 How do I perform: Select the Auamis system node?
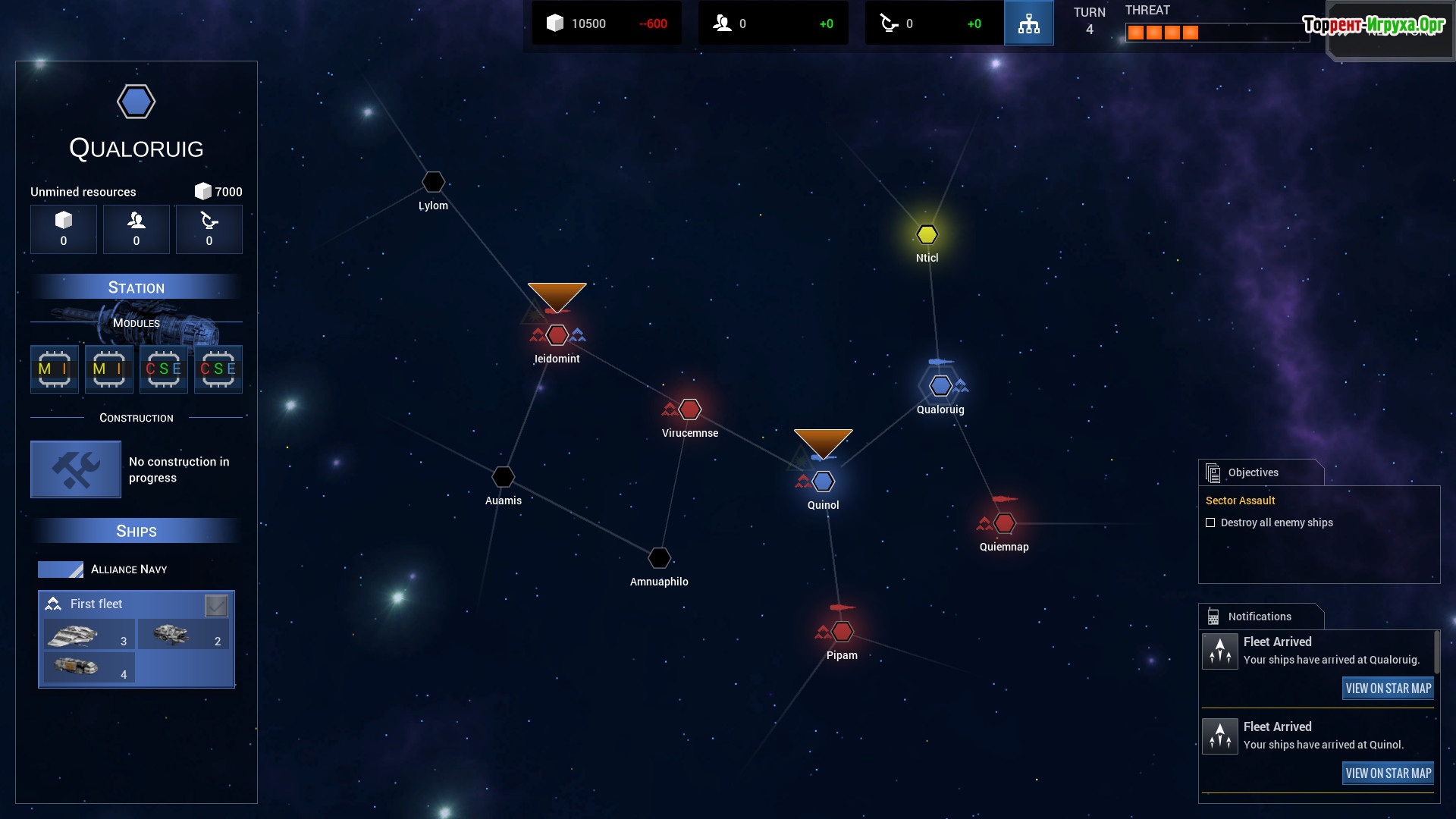(x=504, y=476)
